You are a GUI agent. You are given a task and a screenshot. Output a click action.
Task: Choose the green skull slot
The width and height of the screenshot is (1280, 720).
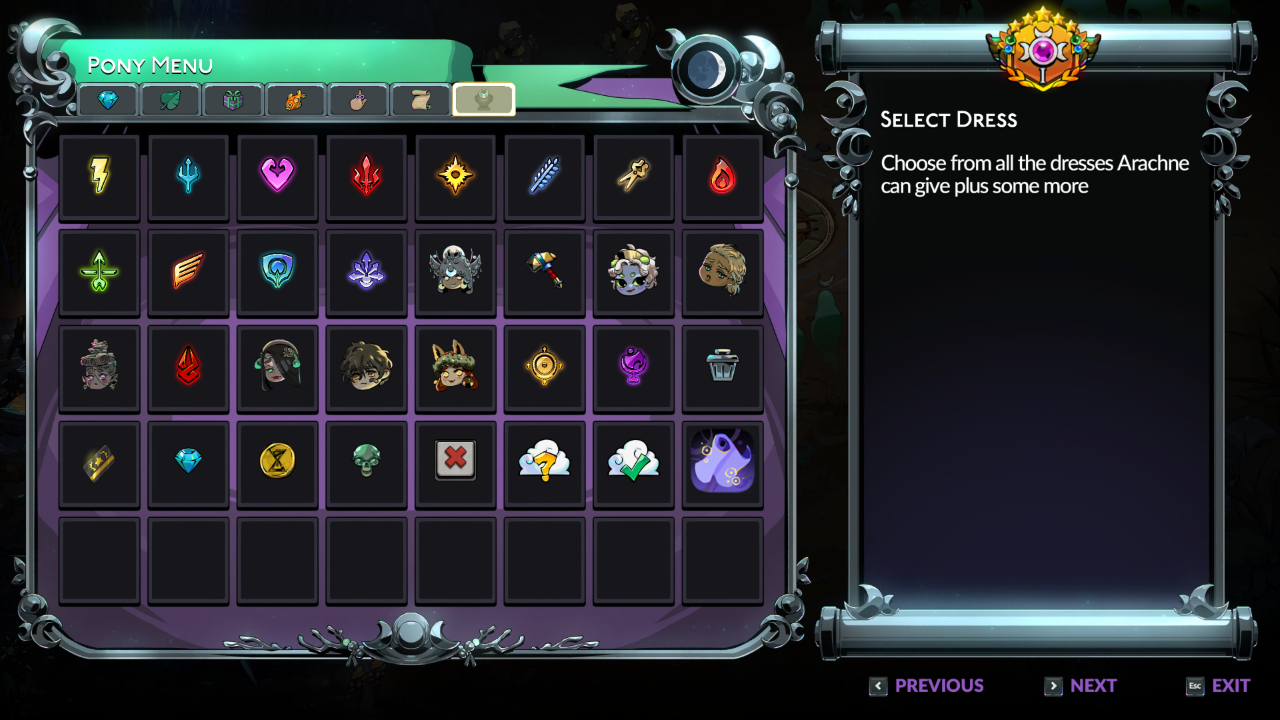click(366, 461)
